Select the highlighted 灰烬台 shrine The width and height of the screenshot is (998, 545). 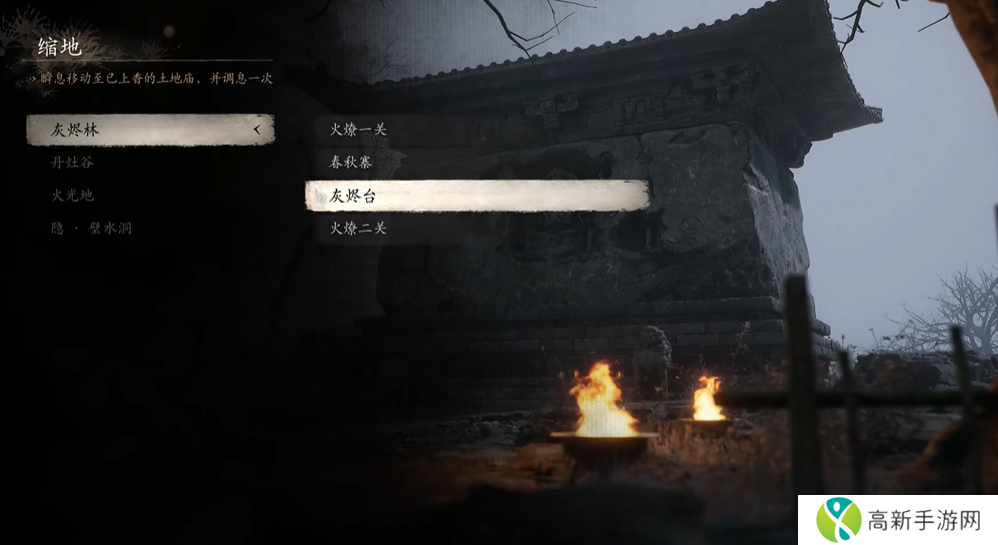[476, 196]
